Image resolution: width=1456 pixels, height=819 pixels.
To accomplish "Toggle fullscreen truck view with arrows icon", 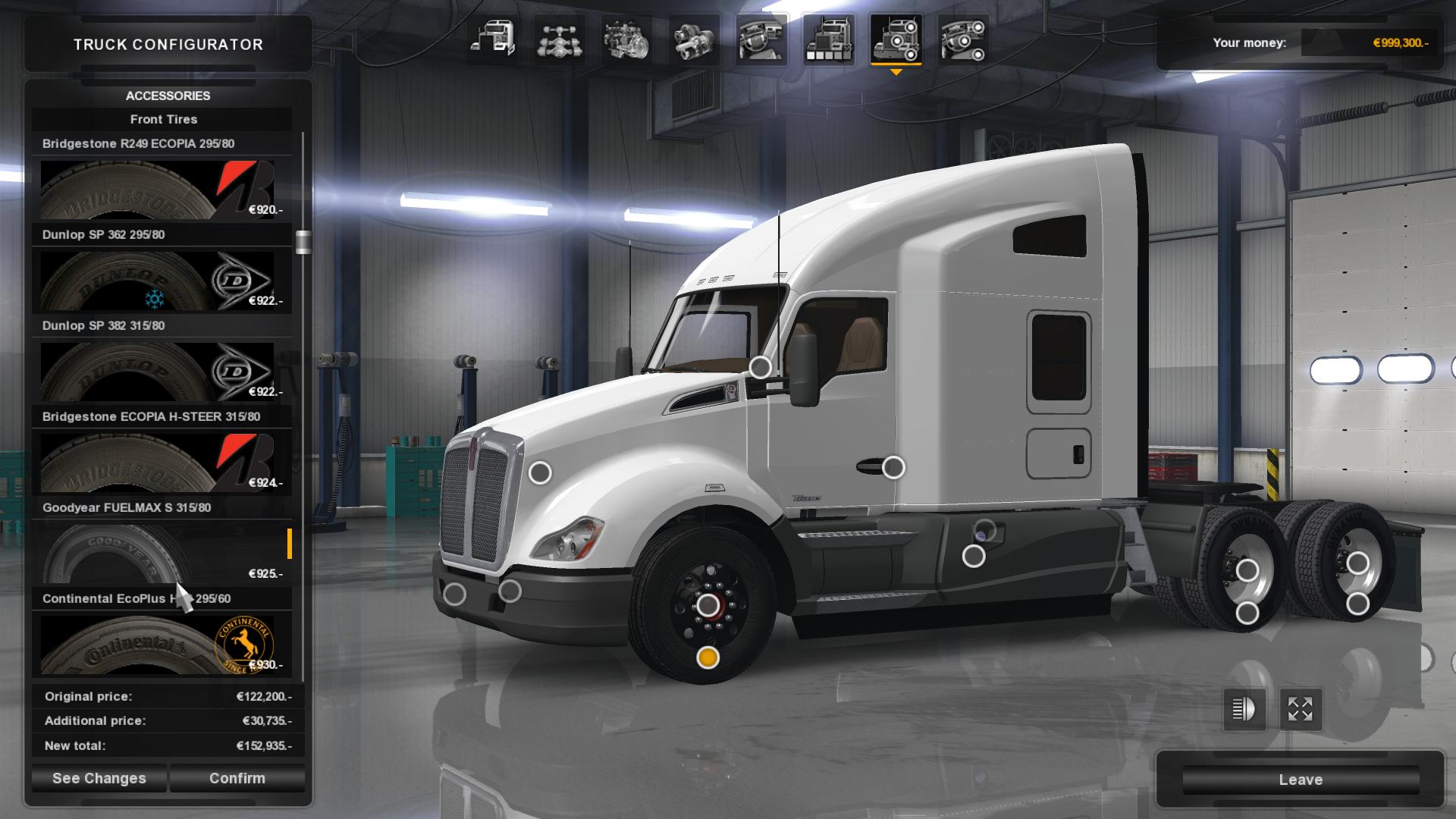I will point(1300,711).
